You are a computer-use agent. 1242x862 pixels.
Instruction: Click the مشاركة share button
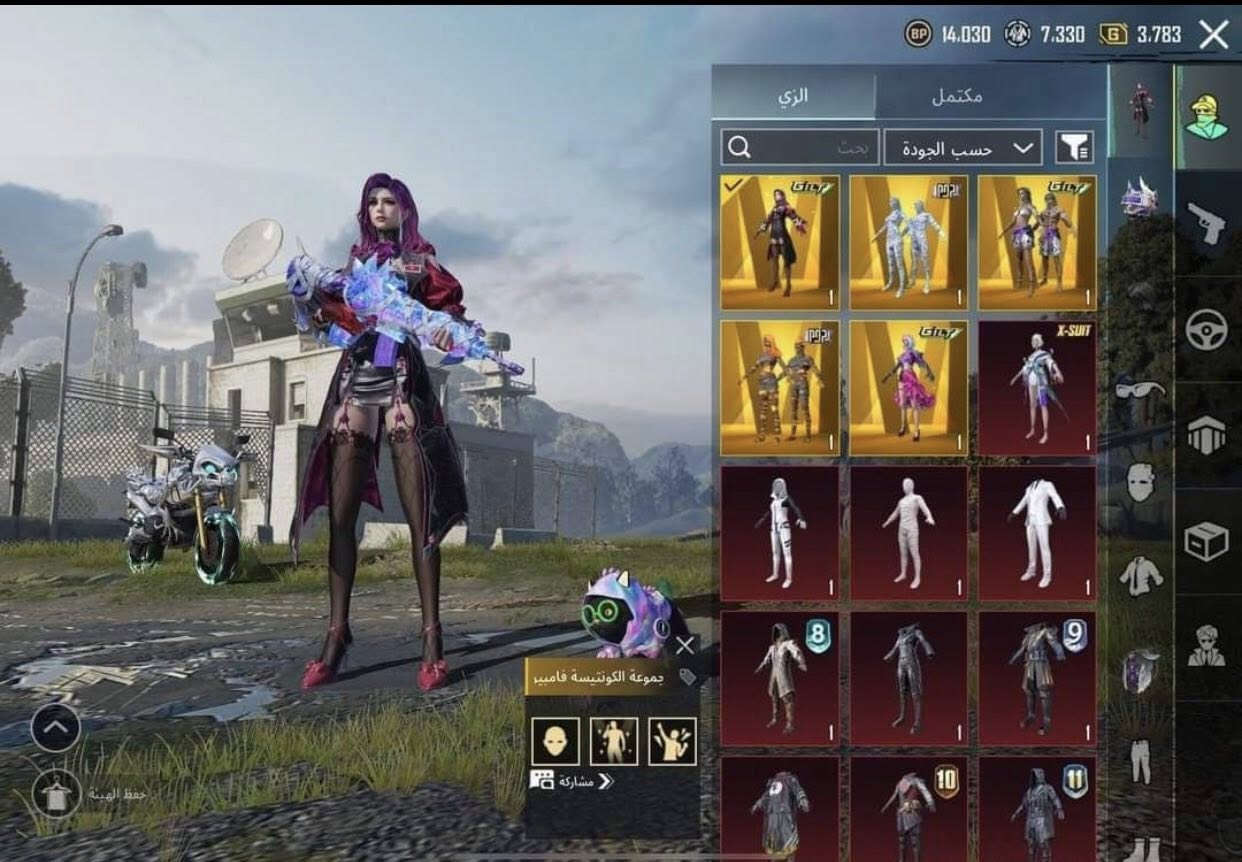(x=573, y=781)
